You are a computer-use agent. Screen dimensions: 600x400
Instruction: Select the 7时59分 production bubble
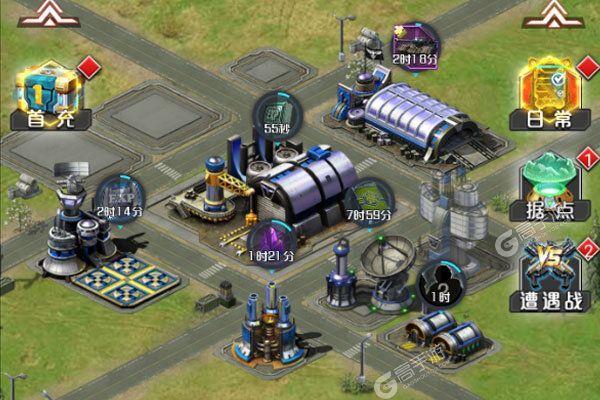click(x=368, y=199)
